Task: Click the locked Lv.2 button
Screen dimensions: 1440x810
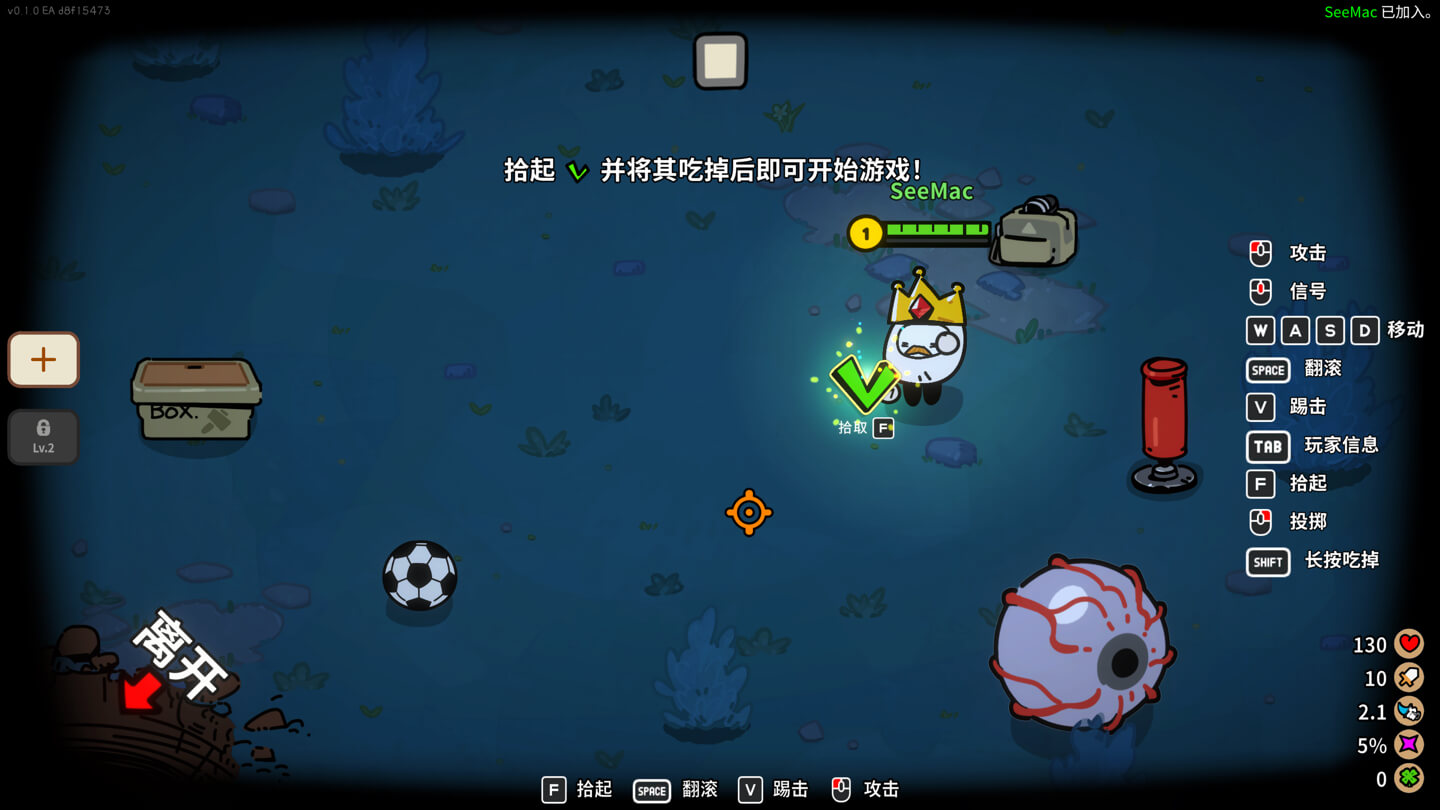Action: pyautogui.click(x=42, y=436)
